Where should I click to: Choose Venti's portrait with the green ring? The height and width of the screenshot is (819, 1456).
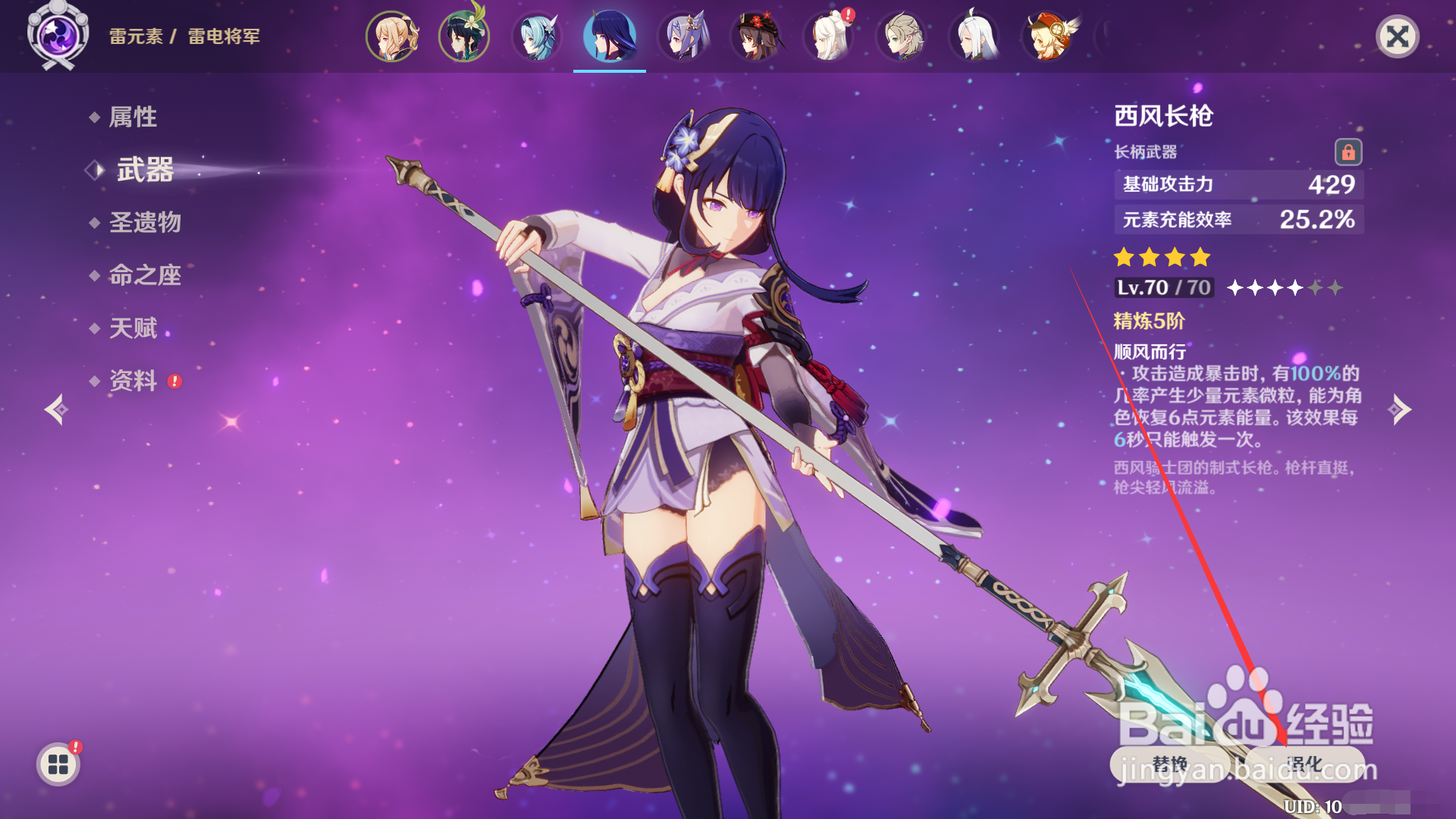click(464, 36)
